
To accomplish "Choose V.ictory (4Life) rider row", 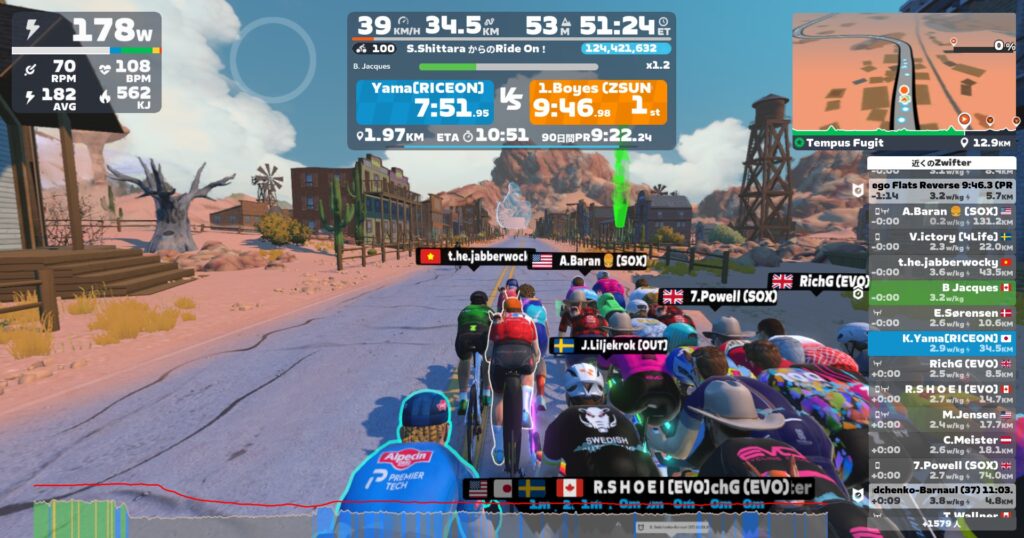I will (941, 242).
